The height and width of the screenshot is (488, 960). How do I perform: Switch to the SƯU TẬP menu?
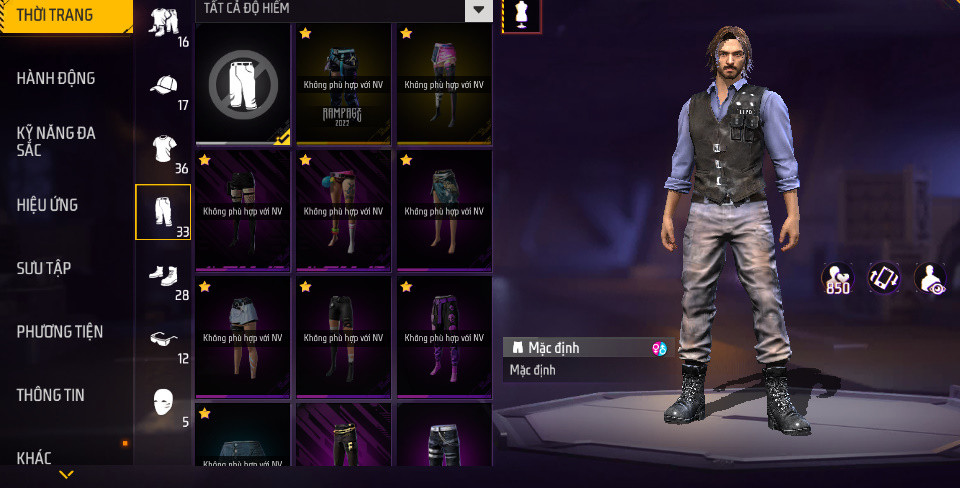[x=43, y=268]
